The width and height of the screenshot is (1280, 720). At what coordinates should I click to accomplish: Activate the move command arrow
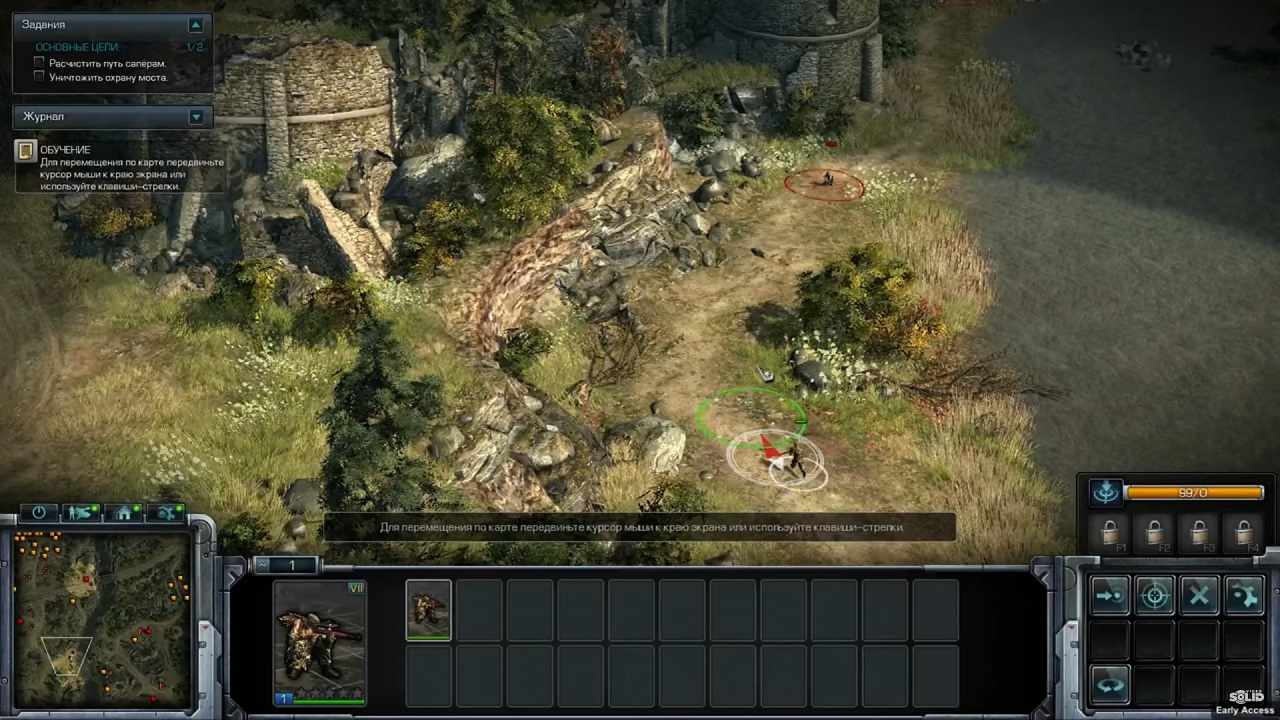pyautogui.click(x=1109, y=597)
